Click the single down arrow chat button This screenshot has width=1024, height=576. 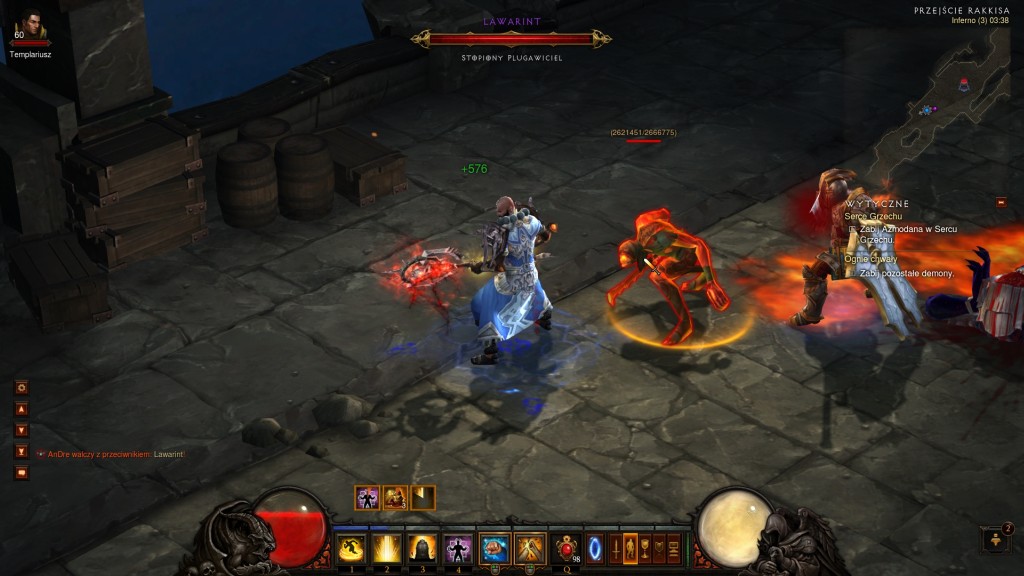pyautogui.click(x=22, y=430)
